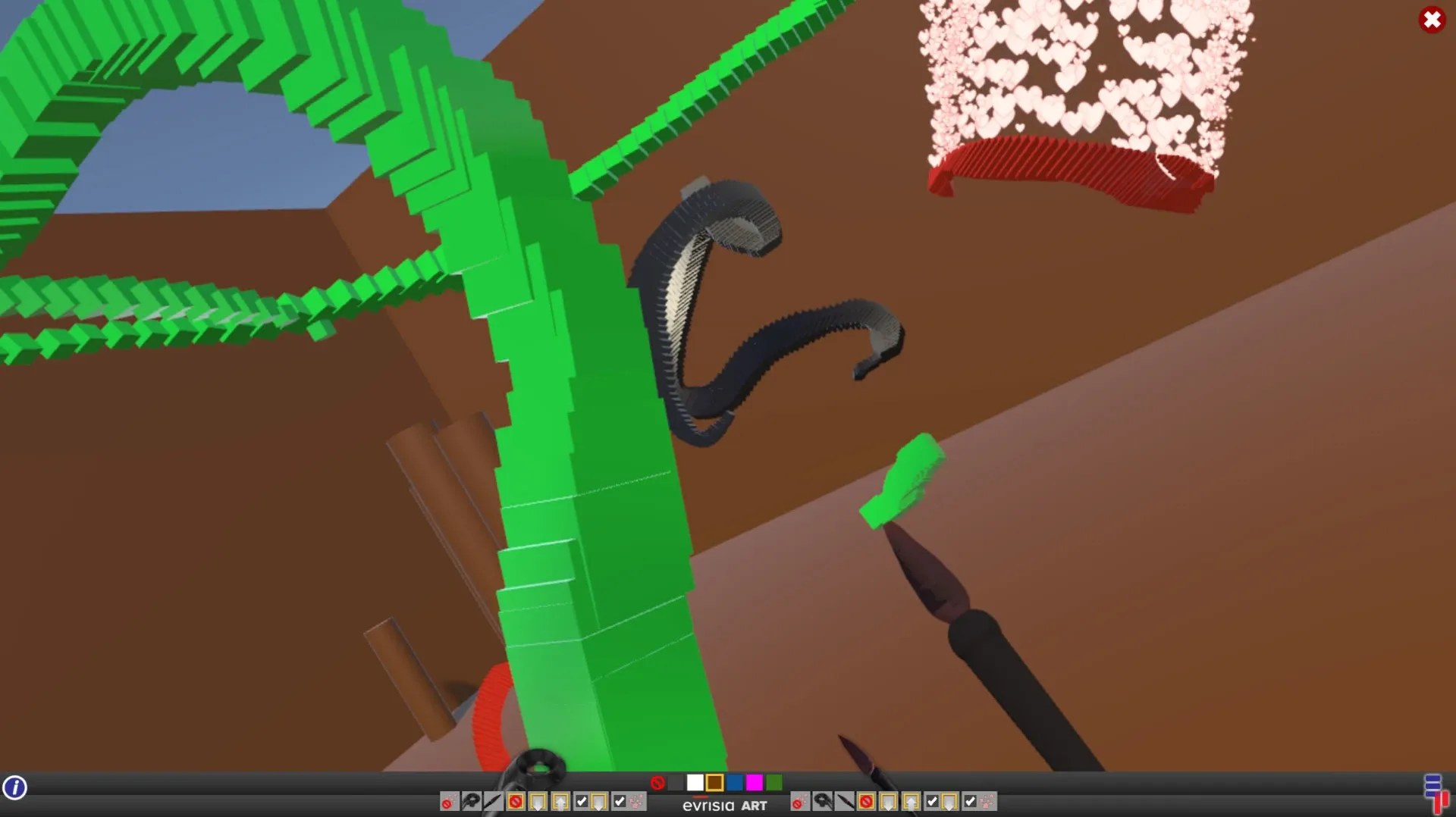The image size is (1456, 817).
Task: Select the black wreath brush tool on left toolbar
Action: pyautogui.click(x=472, y=802)
